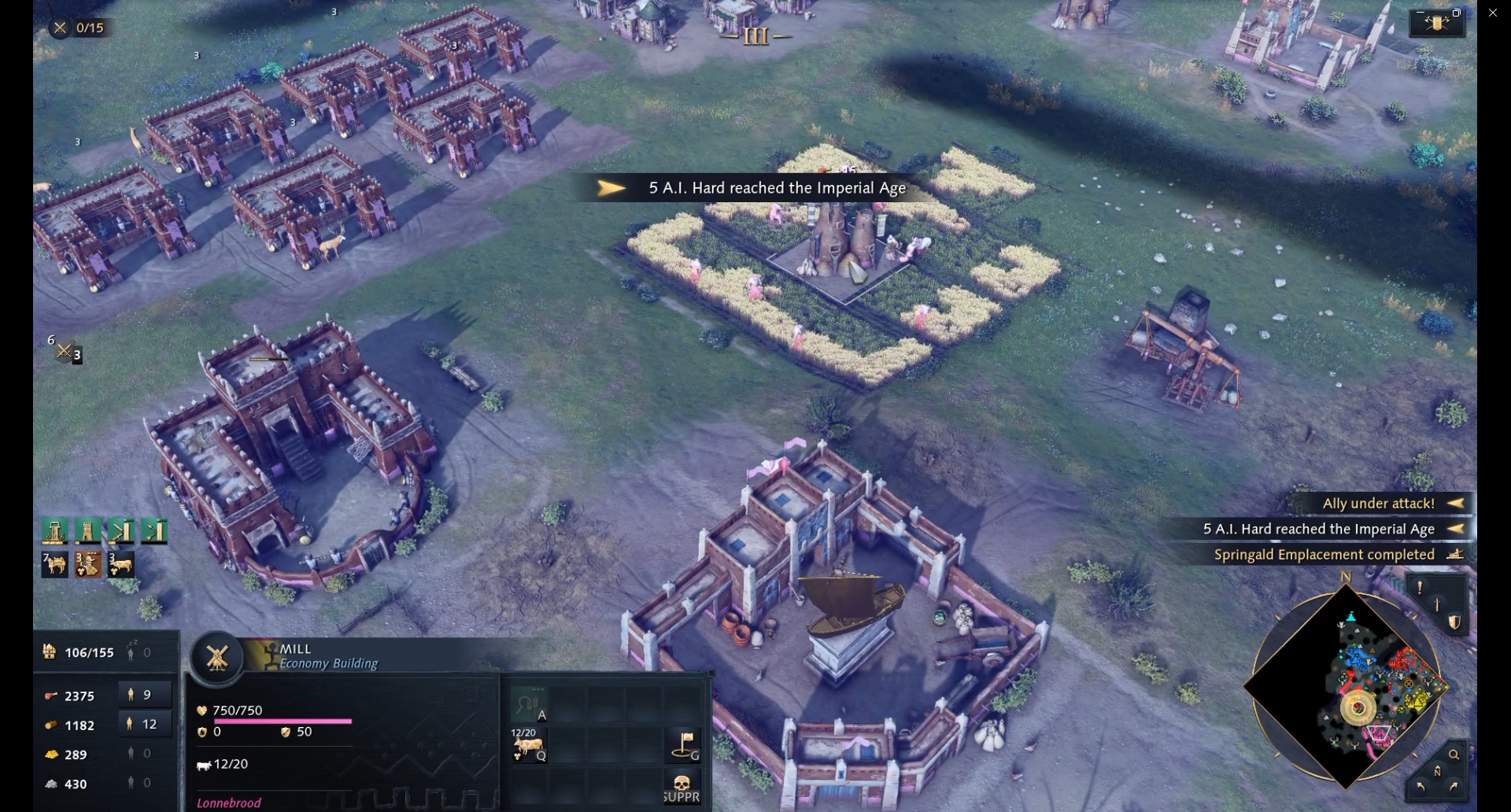This screenshot has width=1511, height=812.
Task: Activate the exclamation mark ping button
Action: point(1420,587)
